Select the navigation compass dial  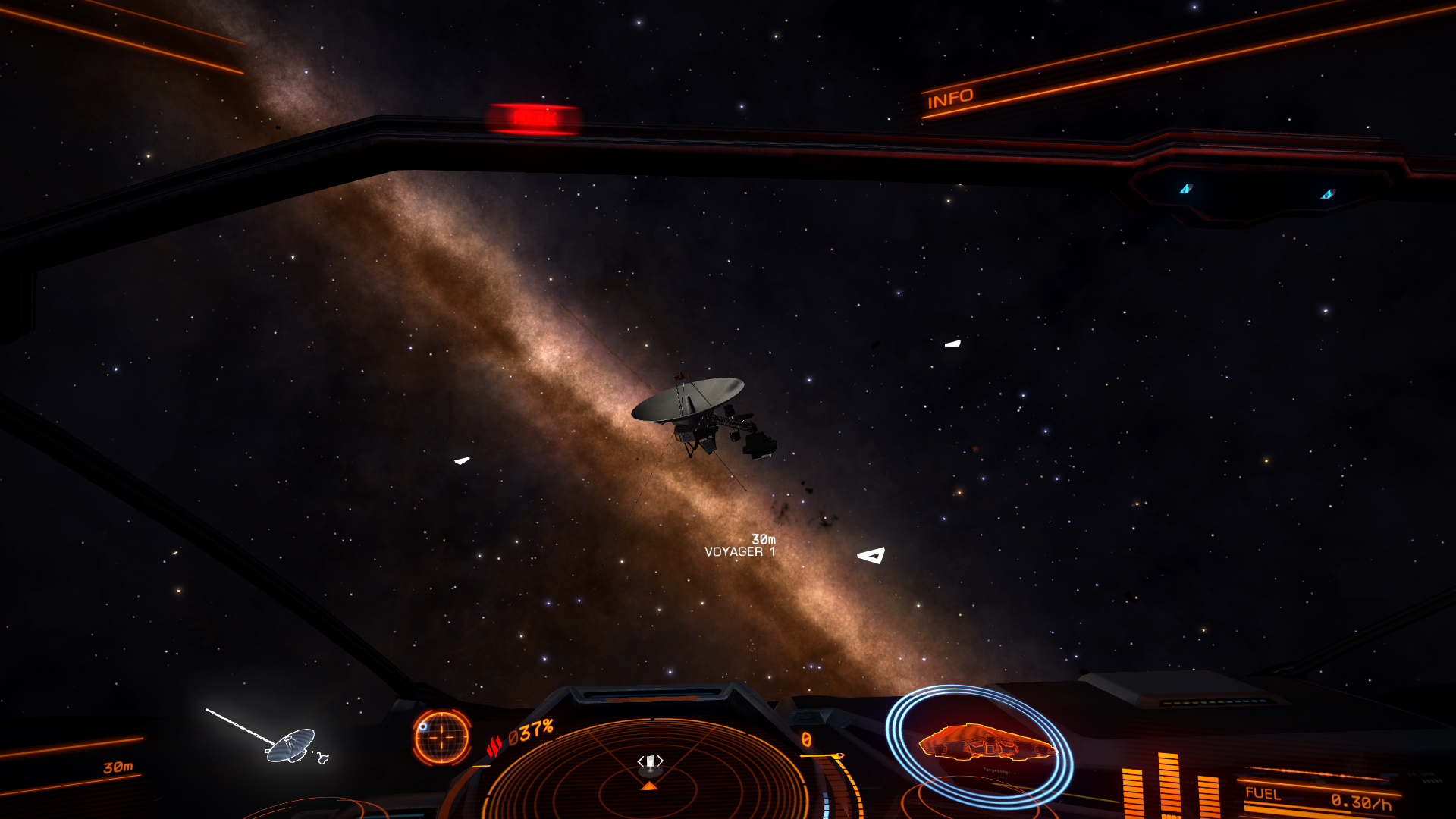click(x=442, y=737)
